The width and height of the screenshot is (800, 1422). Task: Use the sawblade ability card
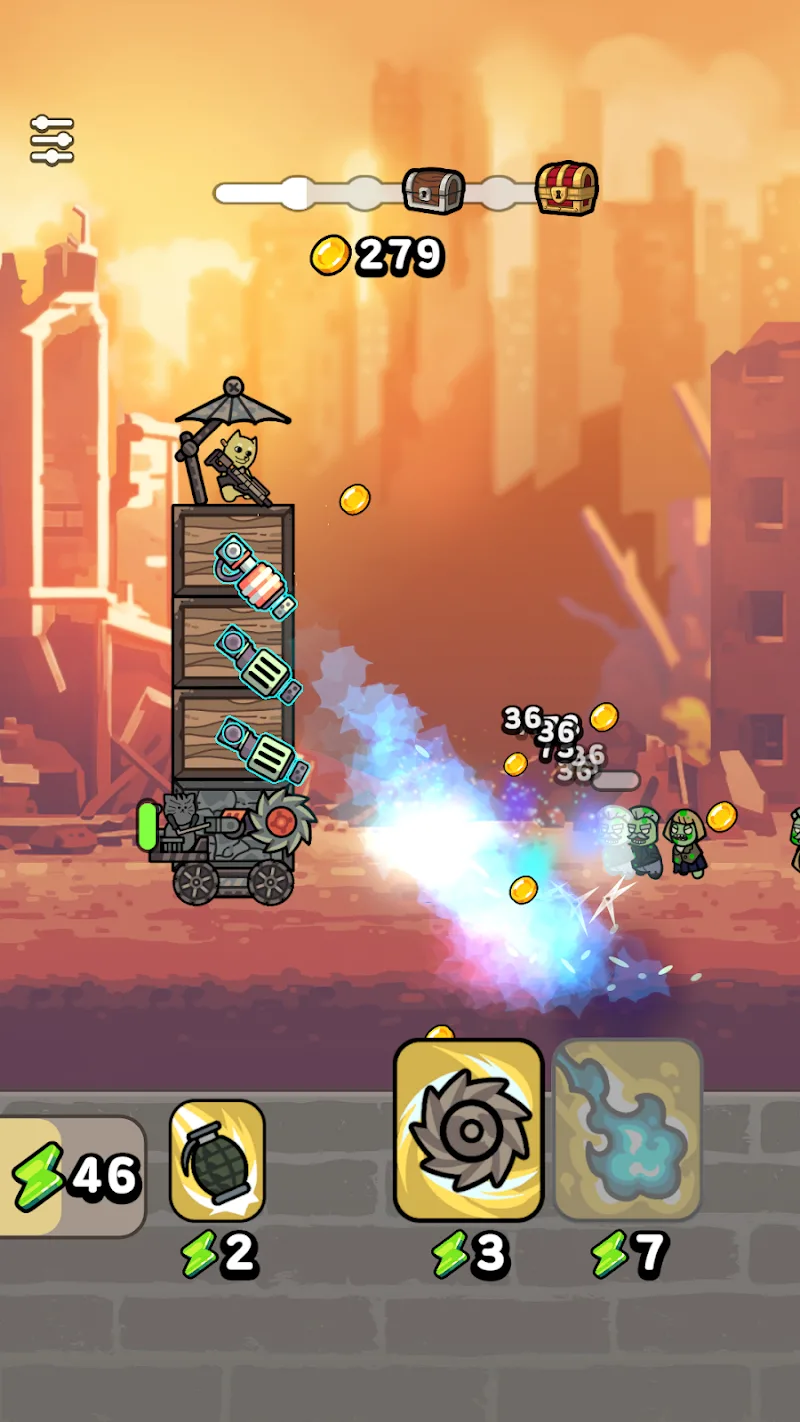[468, 1130]
